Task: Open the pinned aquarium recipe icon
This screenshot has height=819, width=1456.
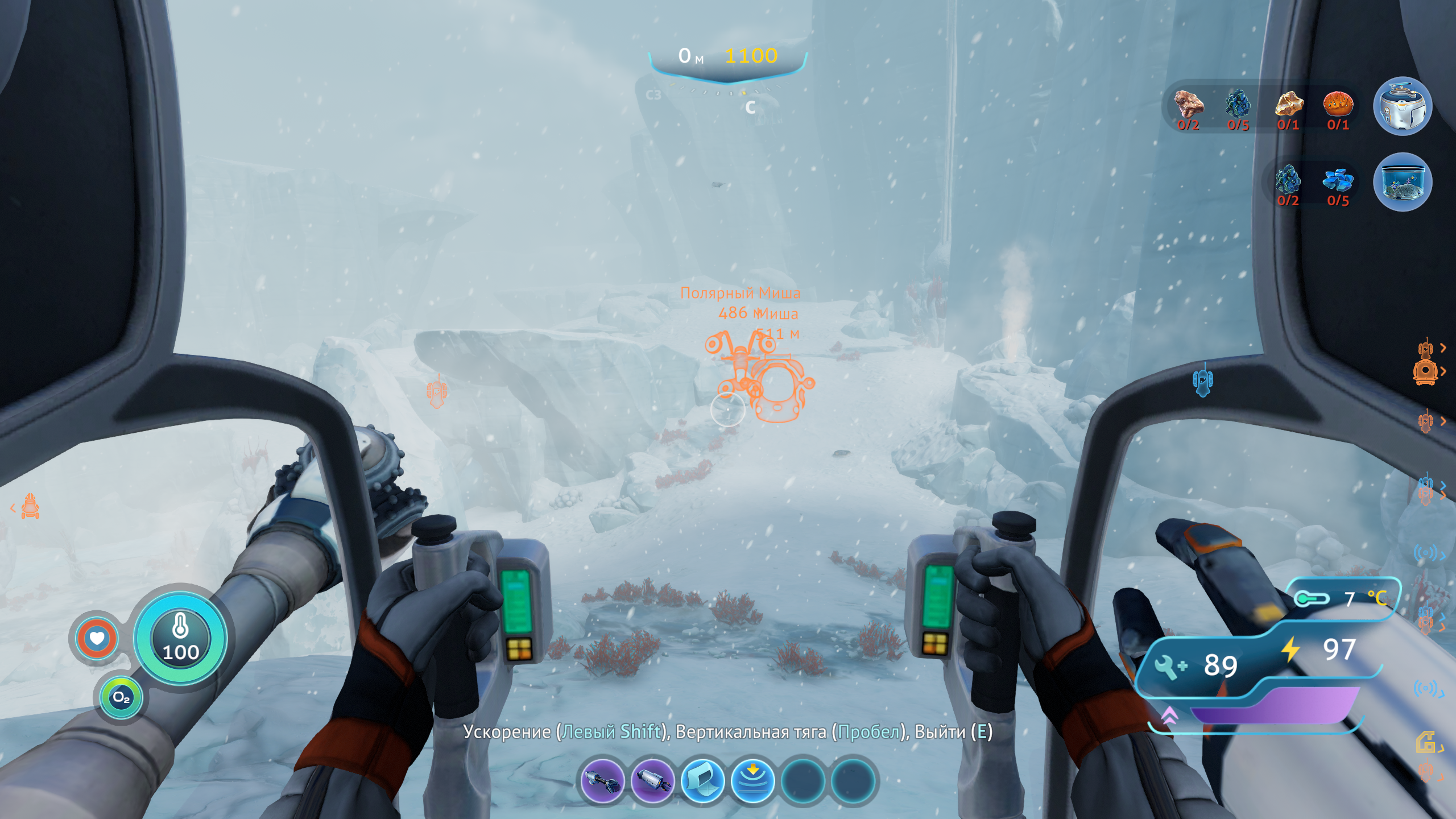Action: (x=1402, y=183)
